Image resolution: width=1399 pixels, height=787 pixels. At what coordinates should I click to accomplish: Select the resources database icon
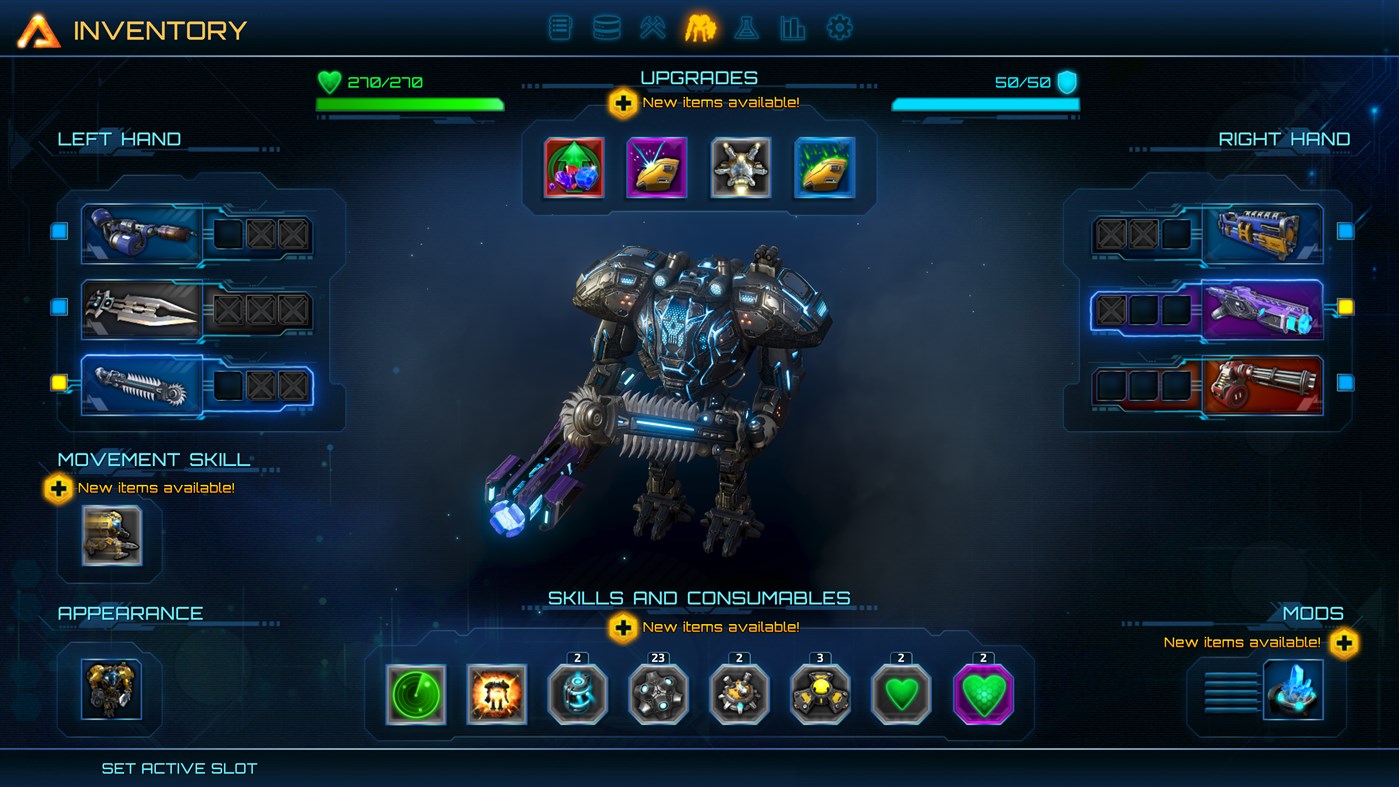click(x=606, y=27)
